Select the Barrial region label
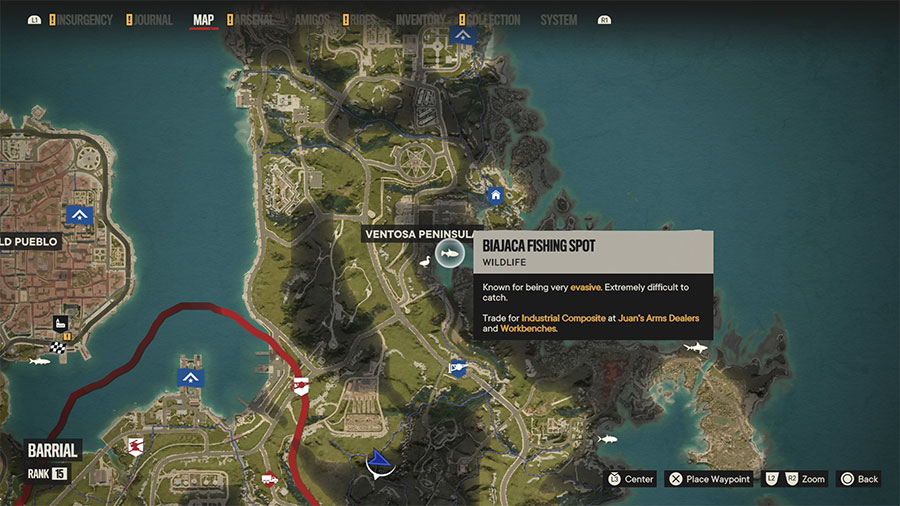 [53, 450]
